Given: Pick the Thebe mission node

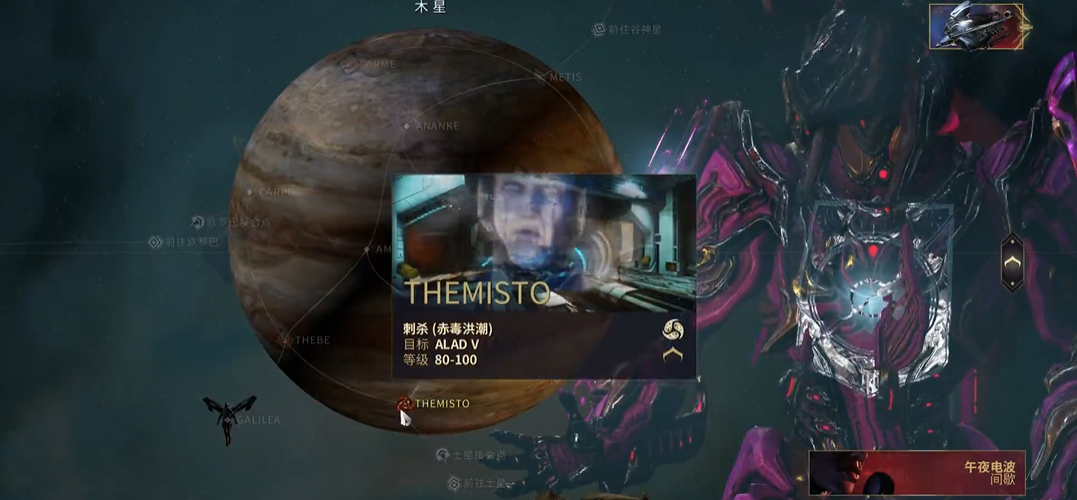Looking at the screenshot, I should (x=284, y=340).
